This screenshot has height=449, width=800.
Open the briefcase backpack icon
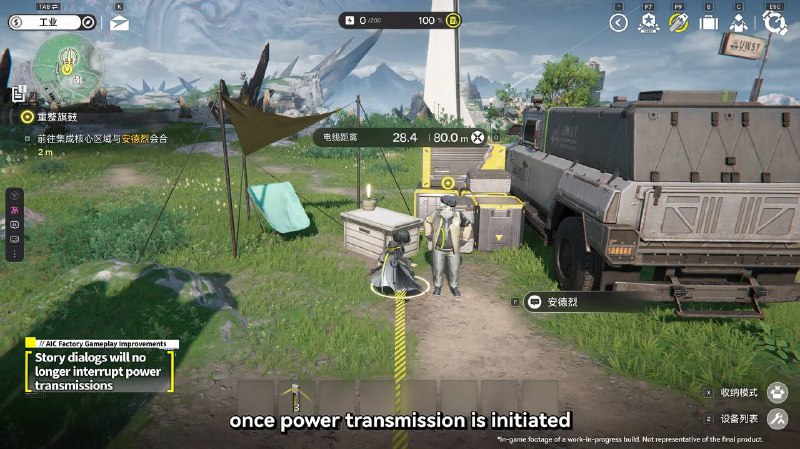[x=709, y=22]
